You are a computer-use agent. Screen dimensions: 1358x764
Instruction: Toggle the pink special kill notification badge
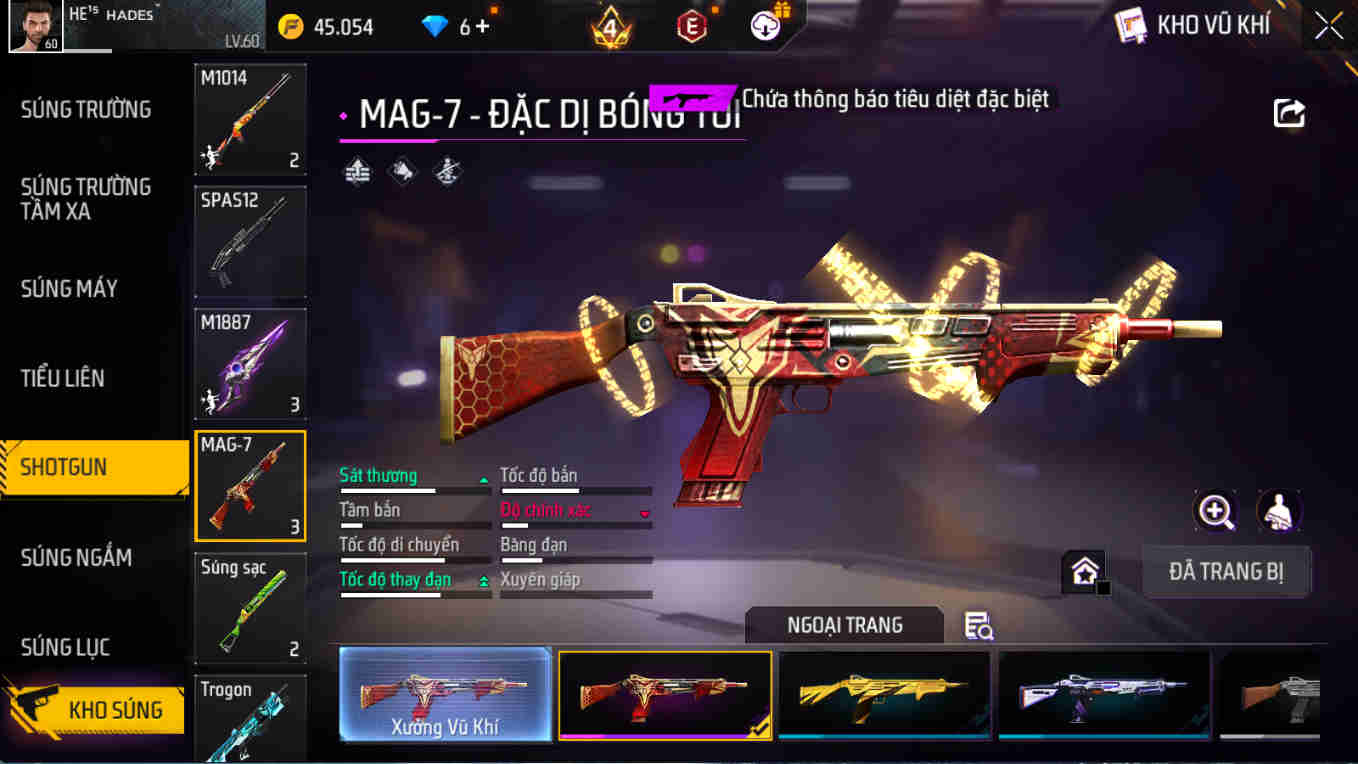pos(692,97)
